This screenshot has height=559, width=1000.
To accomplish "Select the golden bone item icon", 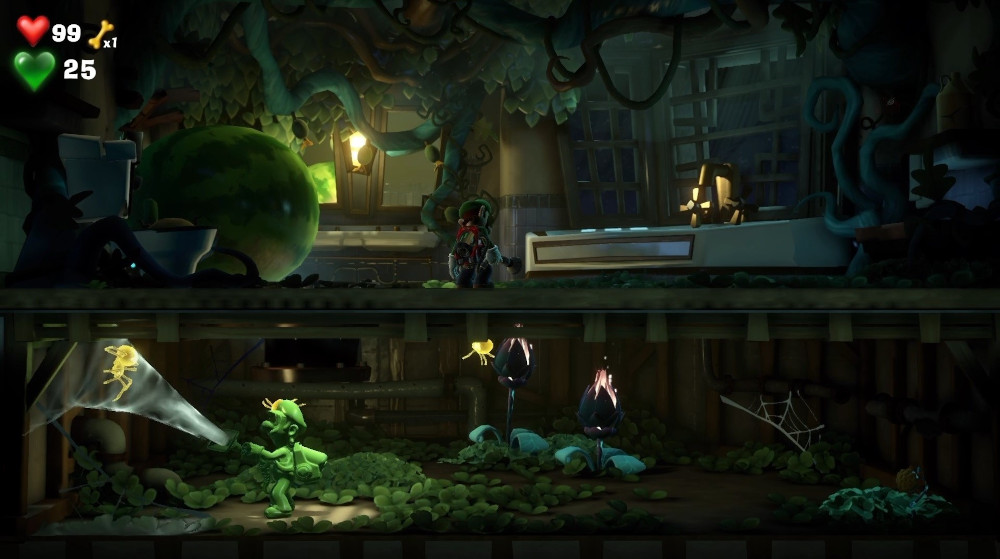I will [100, 34].
